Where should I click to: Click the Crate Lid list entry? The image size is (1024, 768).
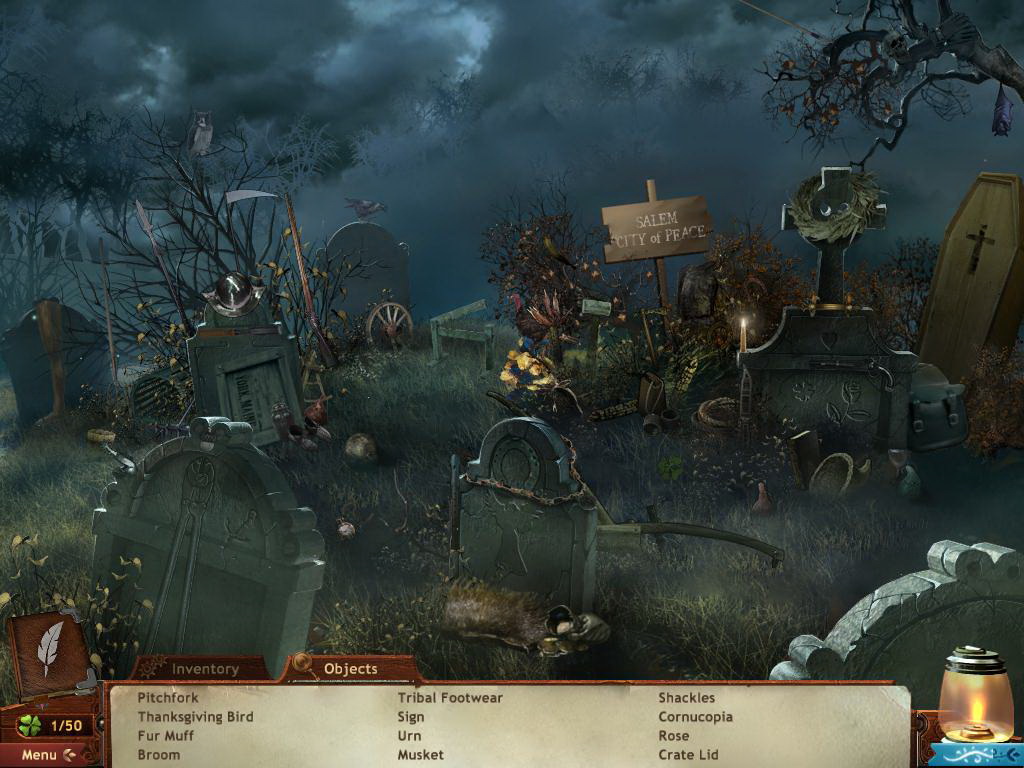[688, 755]
